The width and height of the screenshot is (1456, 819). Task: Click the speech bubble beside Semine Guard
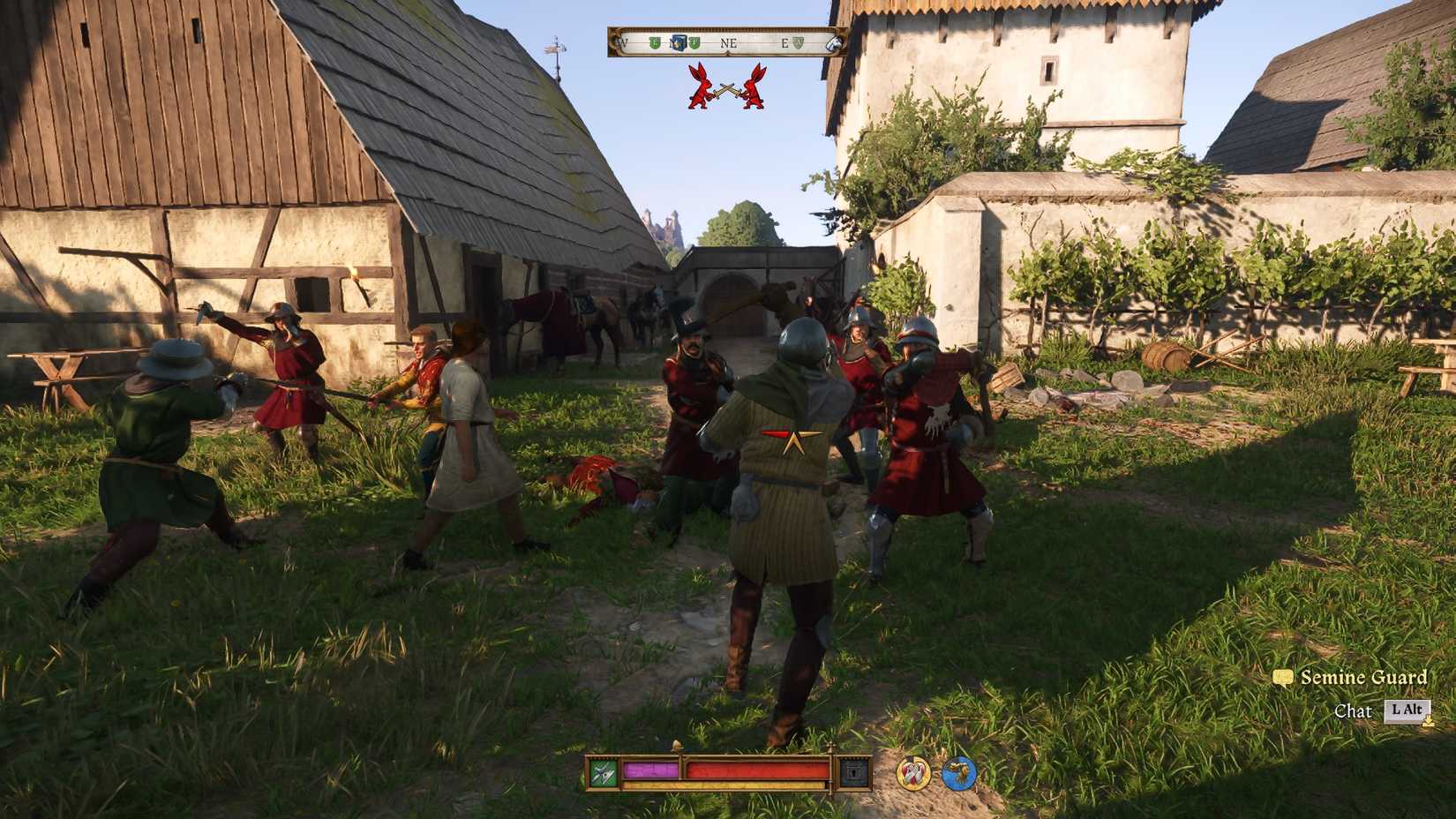1284,678
